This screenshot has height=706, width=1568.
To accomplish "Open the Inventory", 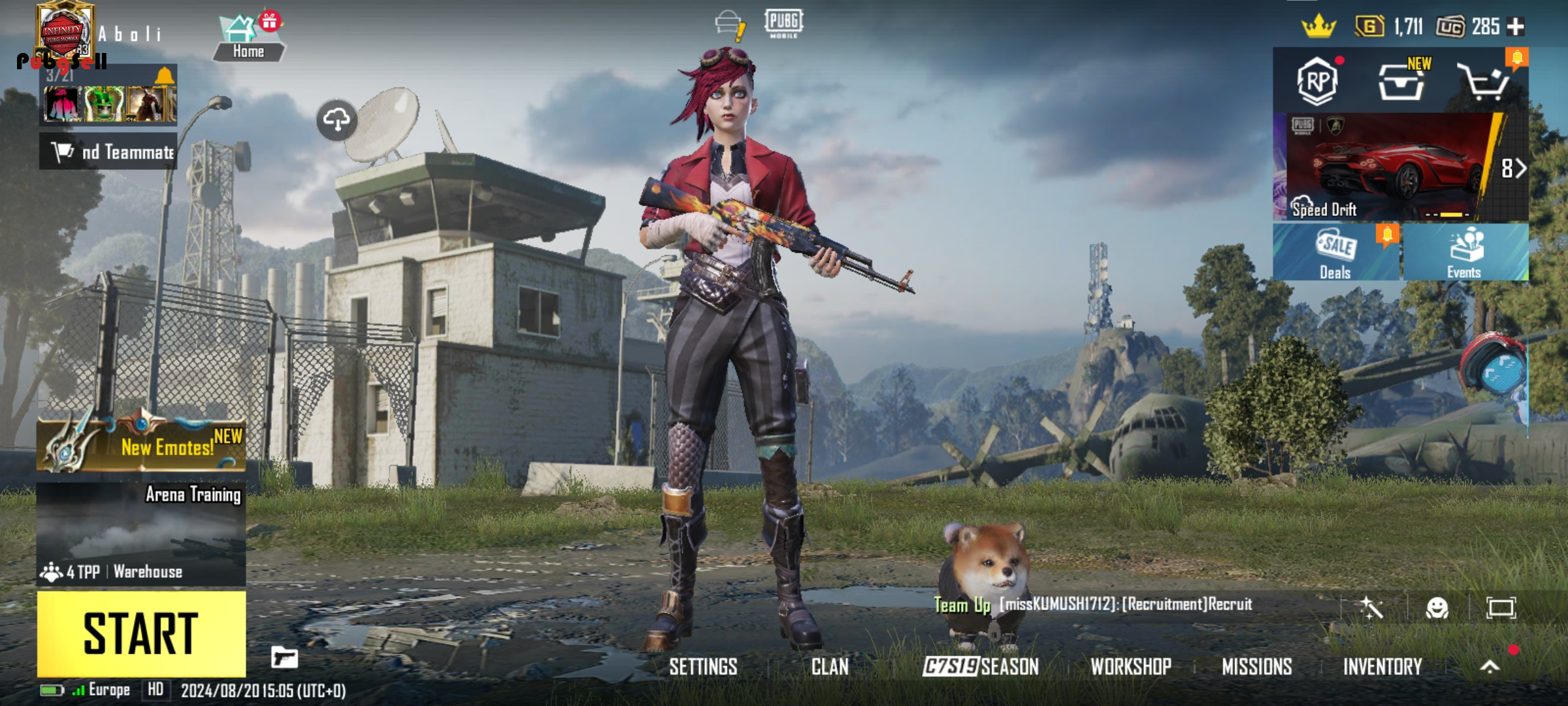I will pos(1382,667).
